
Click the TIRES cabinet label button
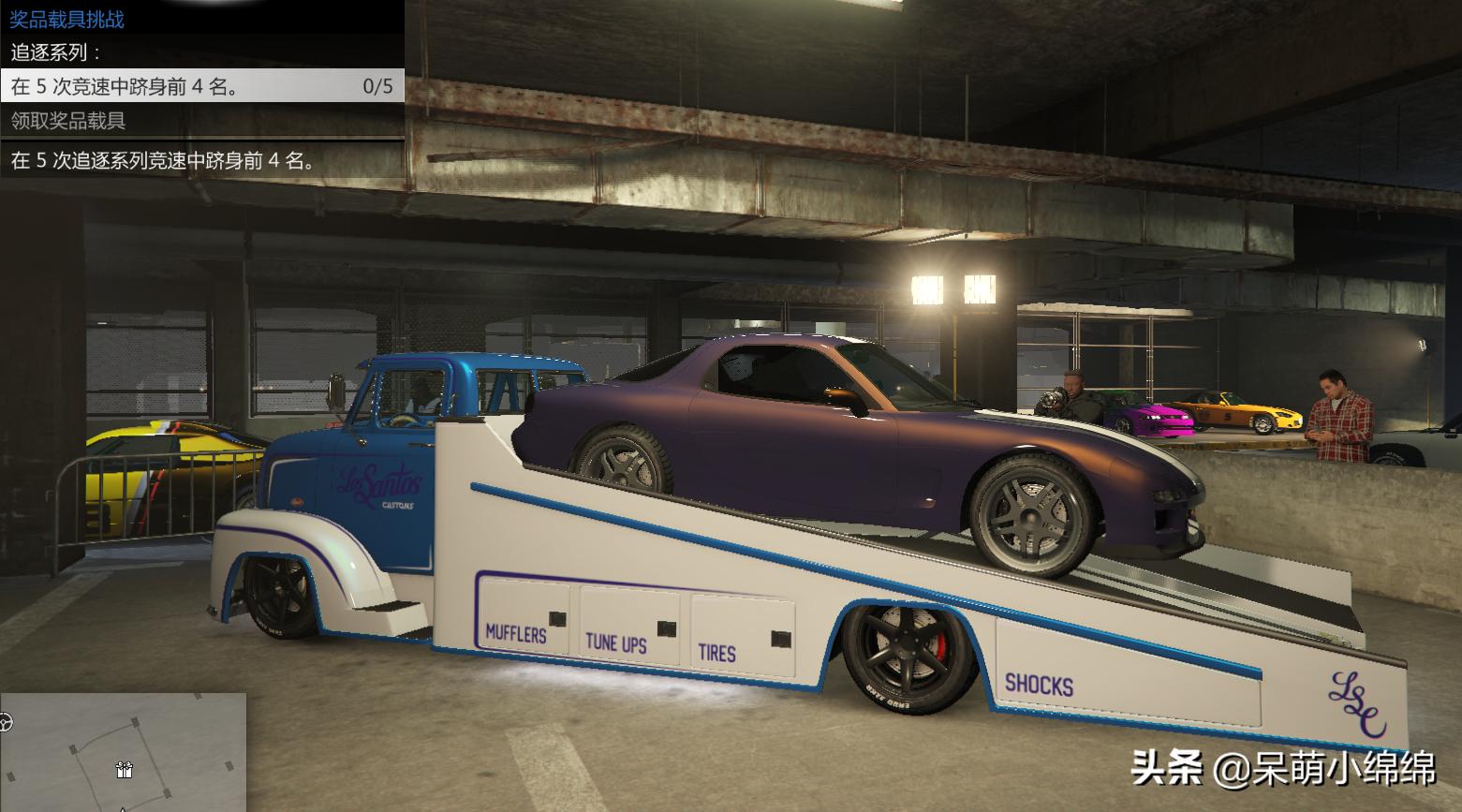tap(717, 655)
